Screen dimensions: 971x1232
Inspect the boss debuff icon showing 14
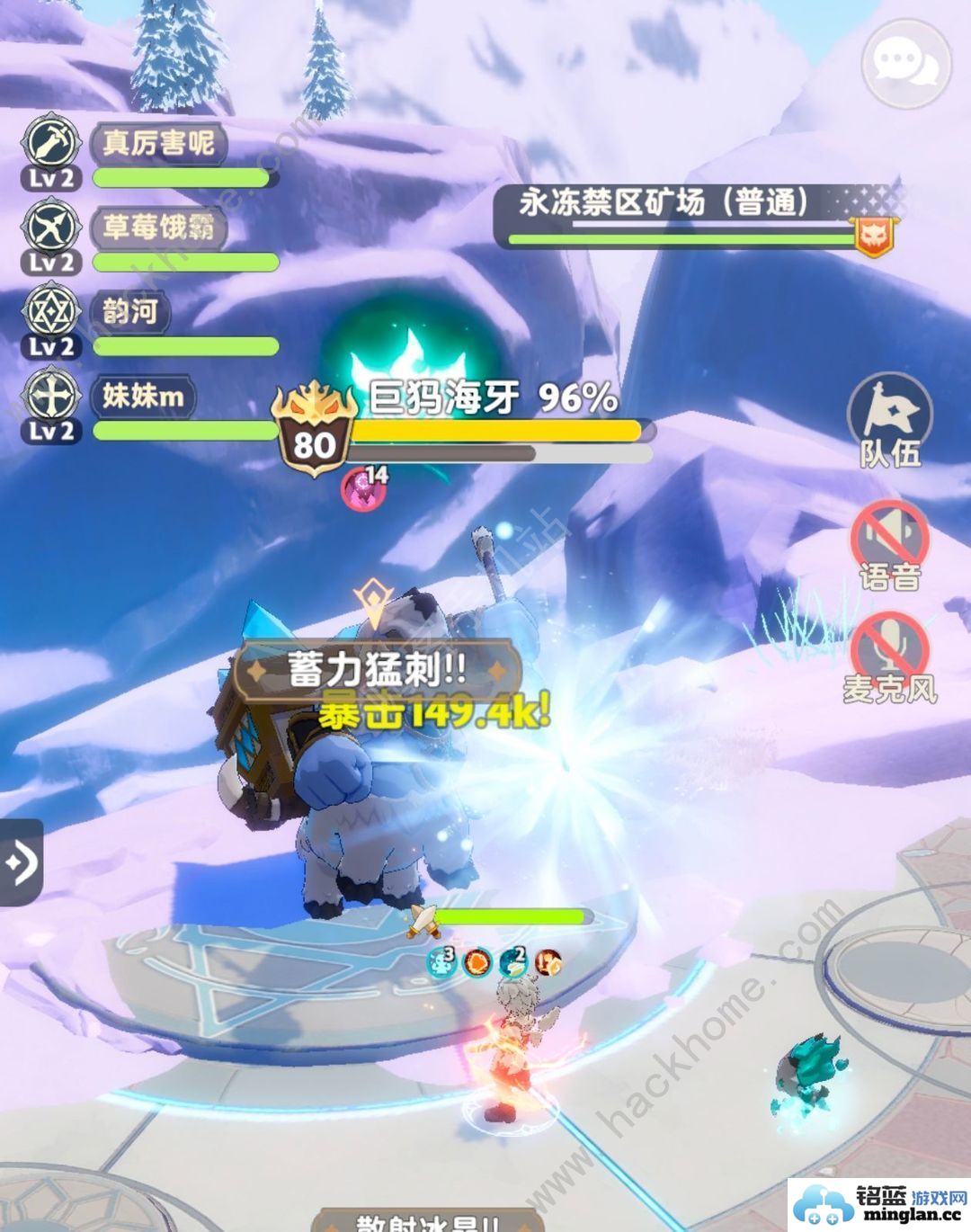click(365, 487)
